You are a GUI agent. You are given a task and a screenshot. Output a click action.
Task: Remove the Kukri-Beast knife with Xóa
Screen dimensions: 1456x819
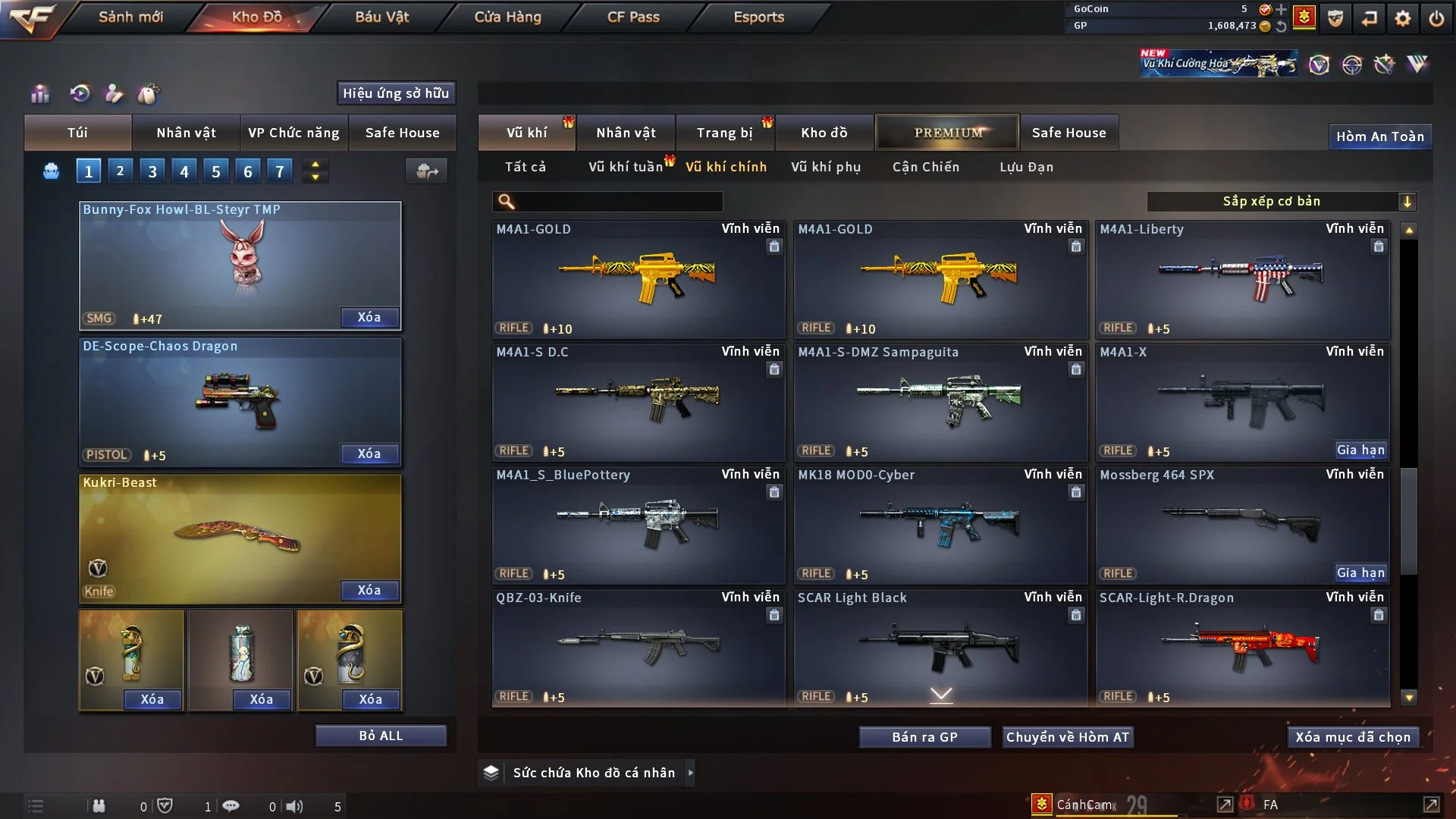tap(369, 590)
